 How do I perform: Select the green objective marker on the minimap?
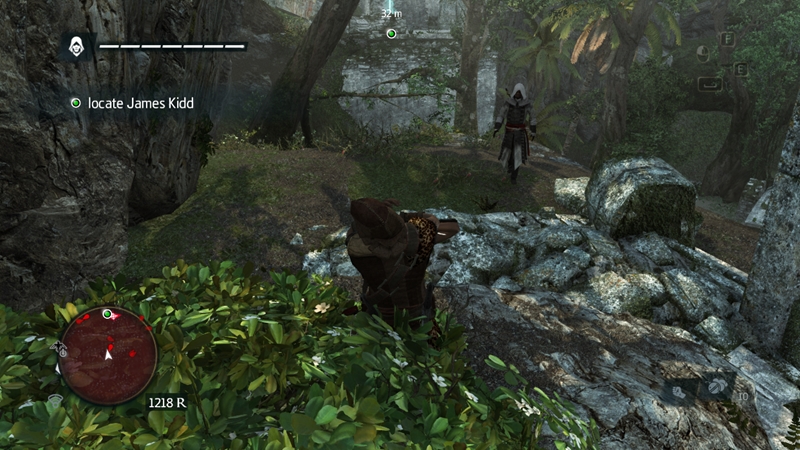tap(107, 314)
